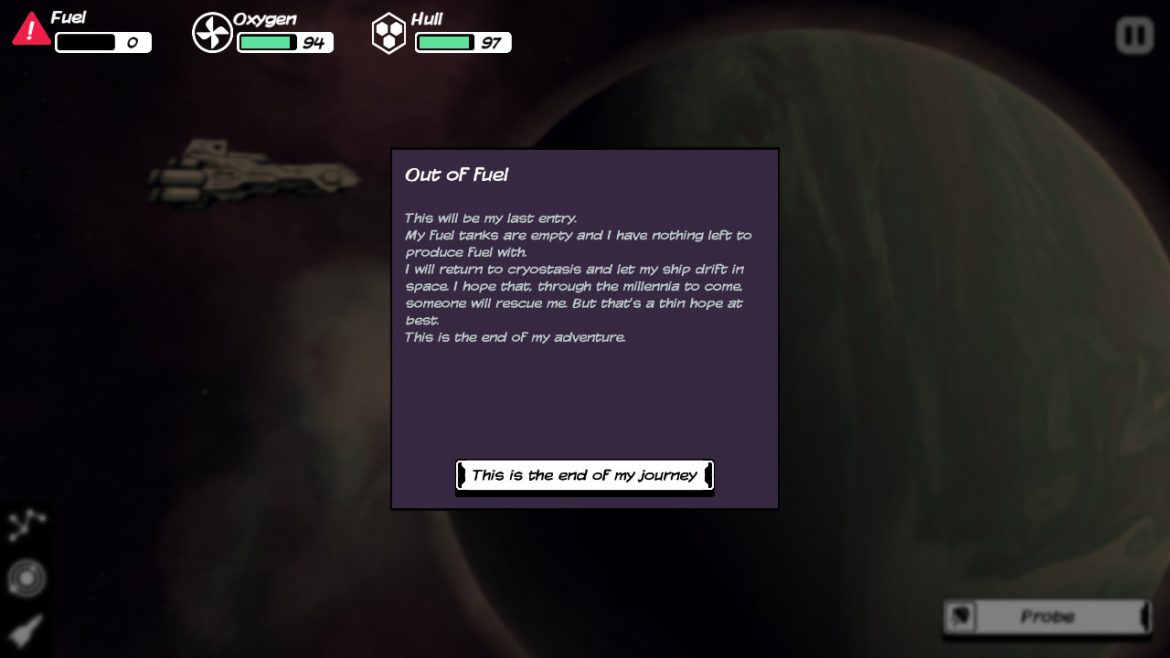Pause the game with the pause button
This screenshot has height=658, width=1170.
1134,36
